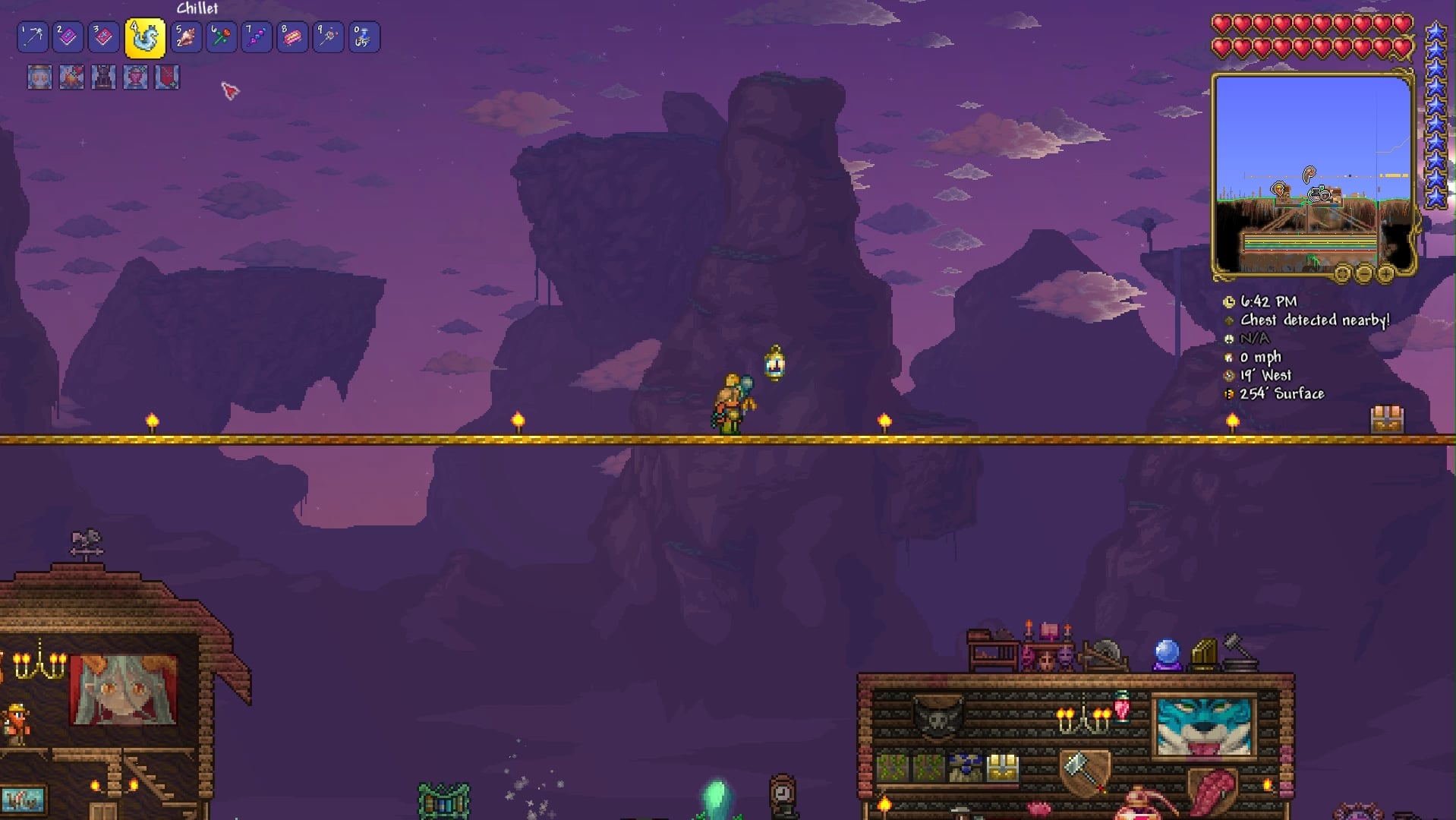Select the red rose item in slot 6
The height and width of the screenshot is (820, 1456).
click(x=221, y=36)
